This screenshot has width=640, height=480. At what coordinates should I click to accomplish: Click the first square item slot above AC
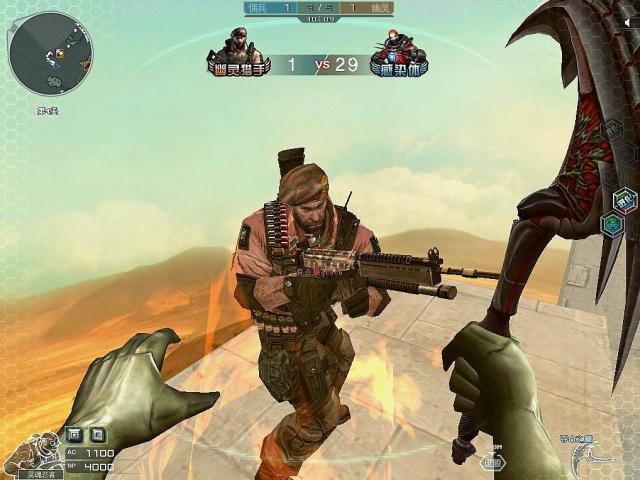click(76, 434)
